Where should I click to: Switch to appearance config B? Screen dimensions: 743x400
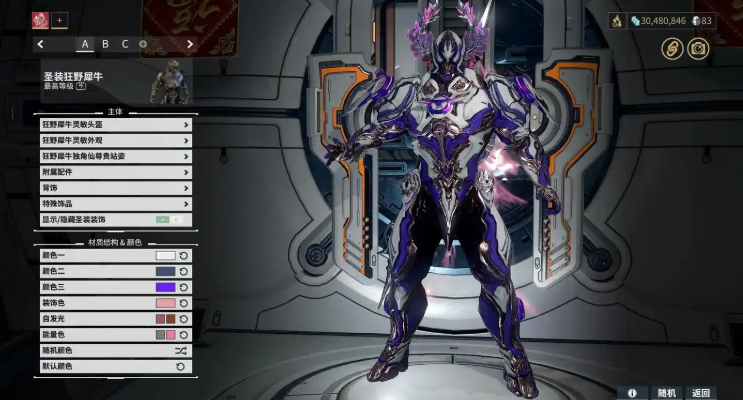pos(105,44)
